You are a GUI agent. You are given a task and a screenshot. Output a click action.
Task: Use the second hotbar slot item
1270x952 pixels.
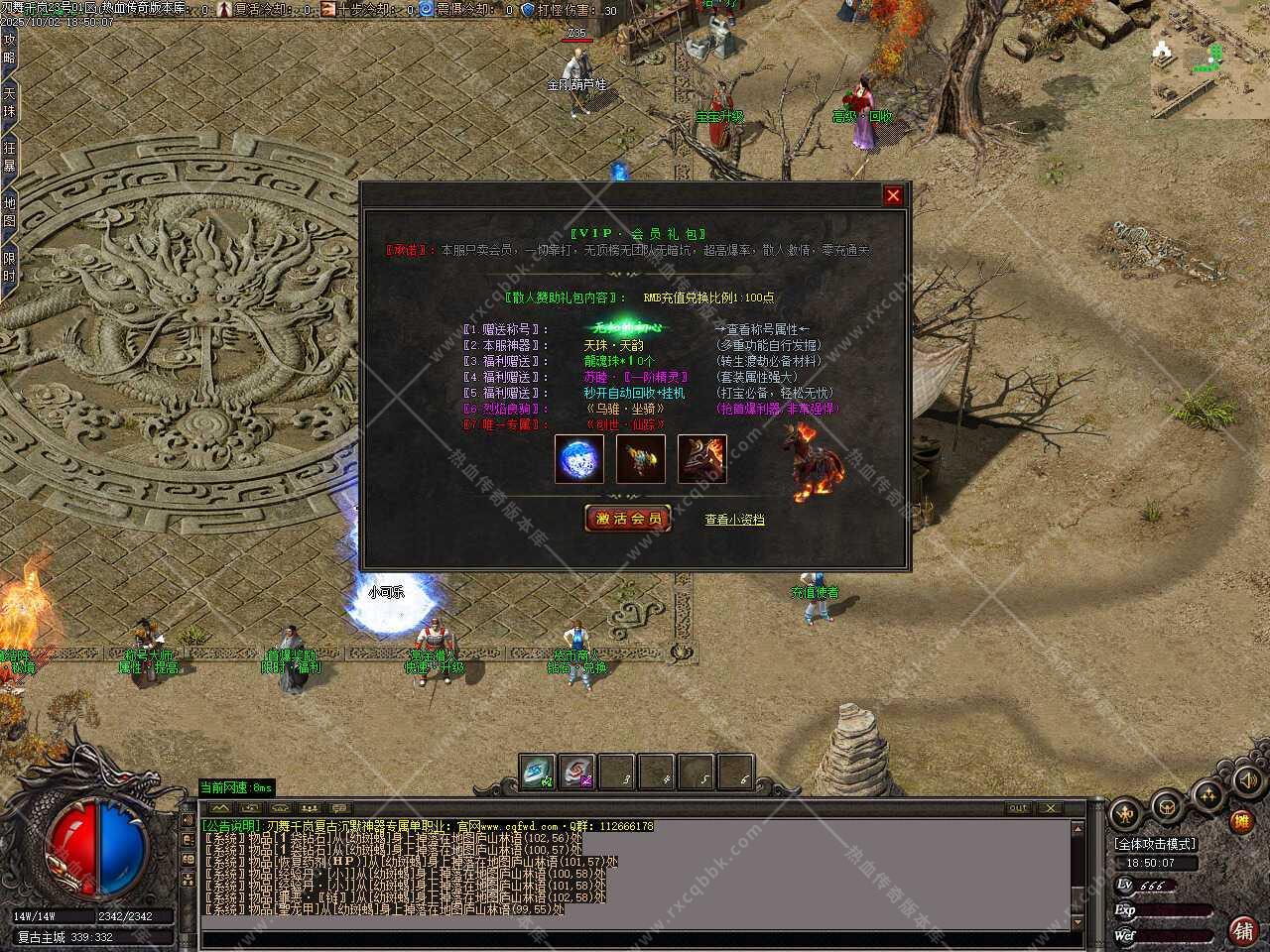pyautogui.click(x=577, y=773)
